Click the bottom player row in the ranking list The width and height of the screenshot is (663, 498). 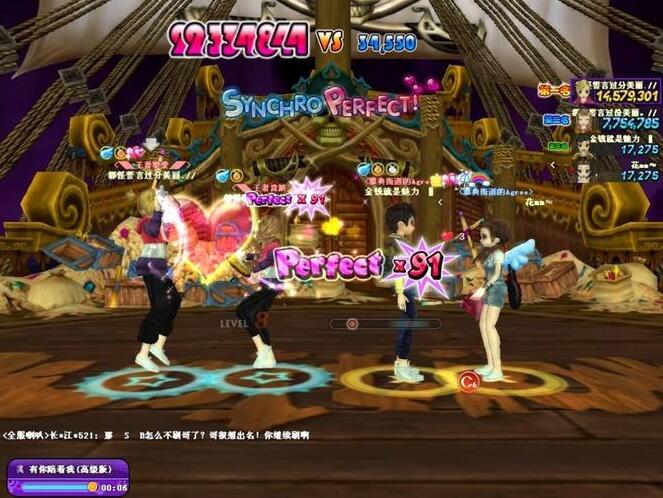click(612, 169)
